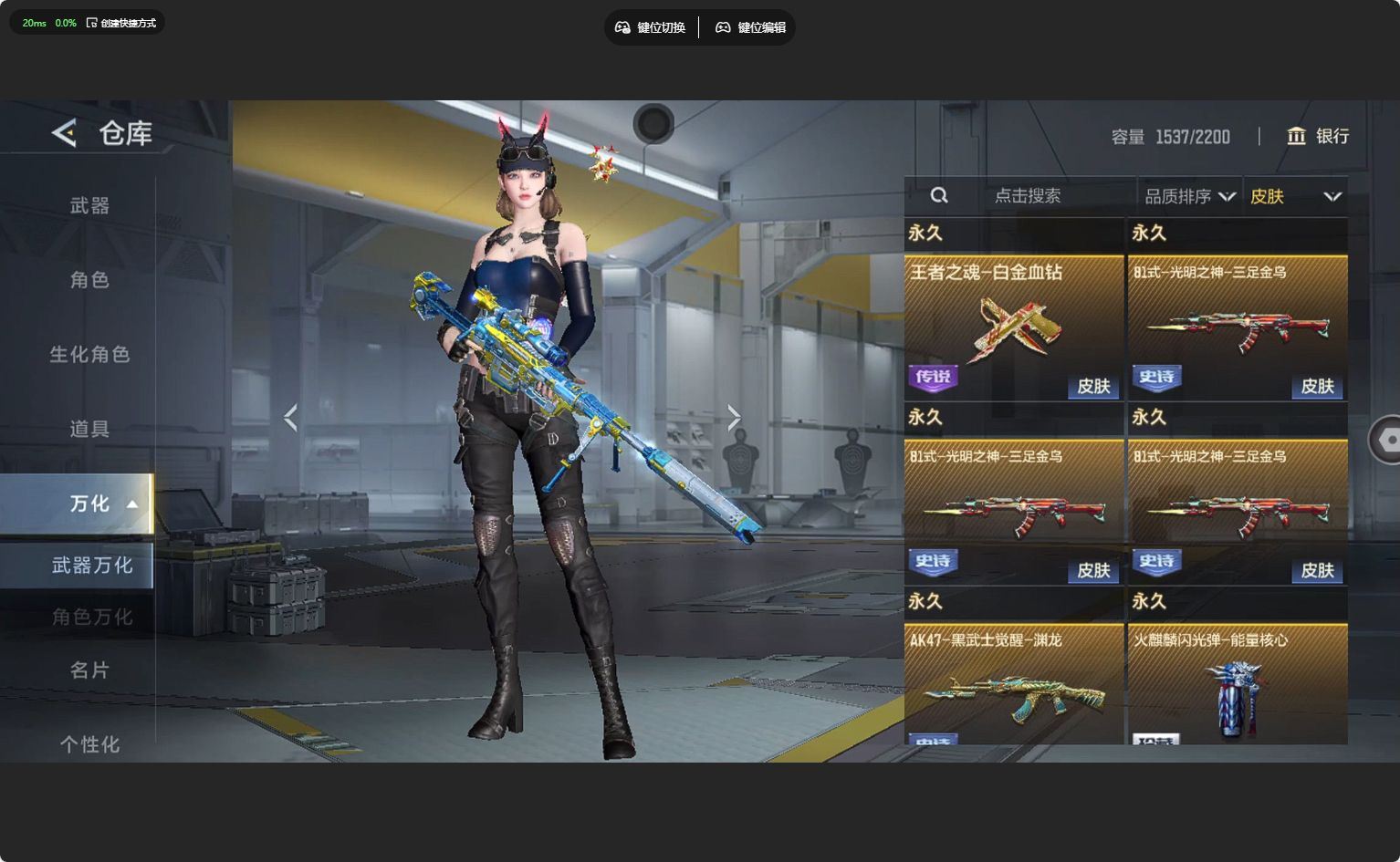Go back using the 仓库 back arrow
This screenshot has width=1400, height=862.
click(64, 133)
